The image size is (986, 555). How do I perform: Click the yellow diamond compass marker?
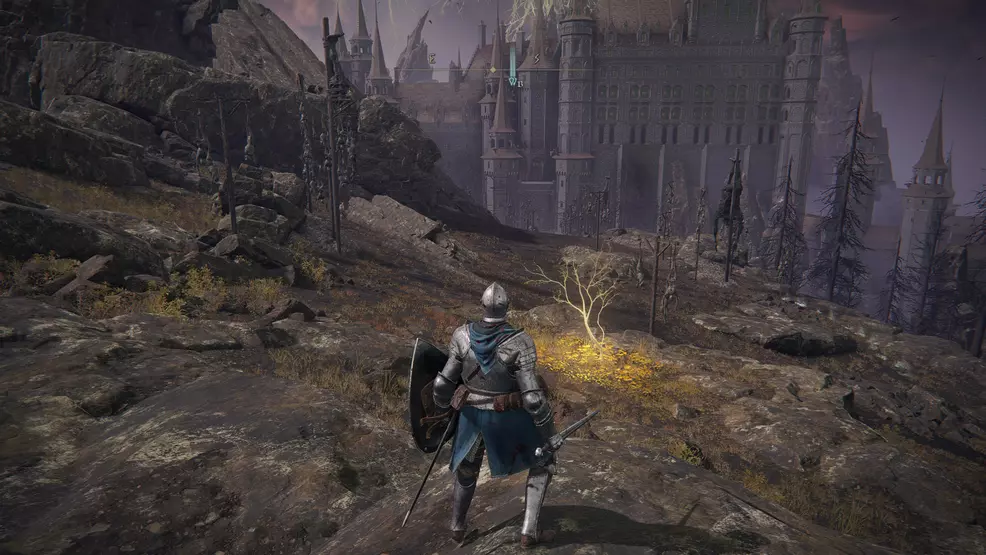(493, 70)
